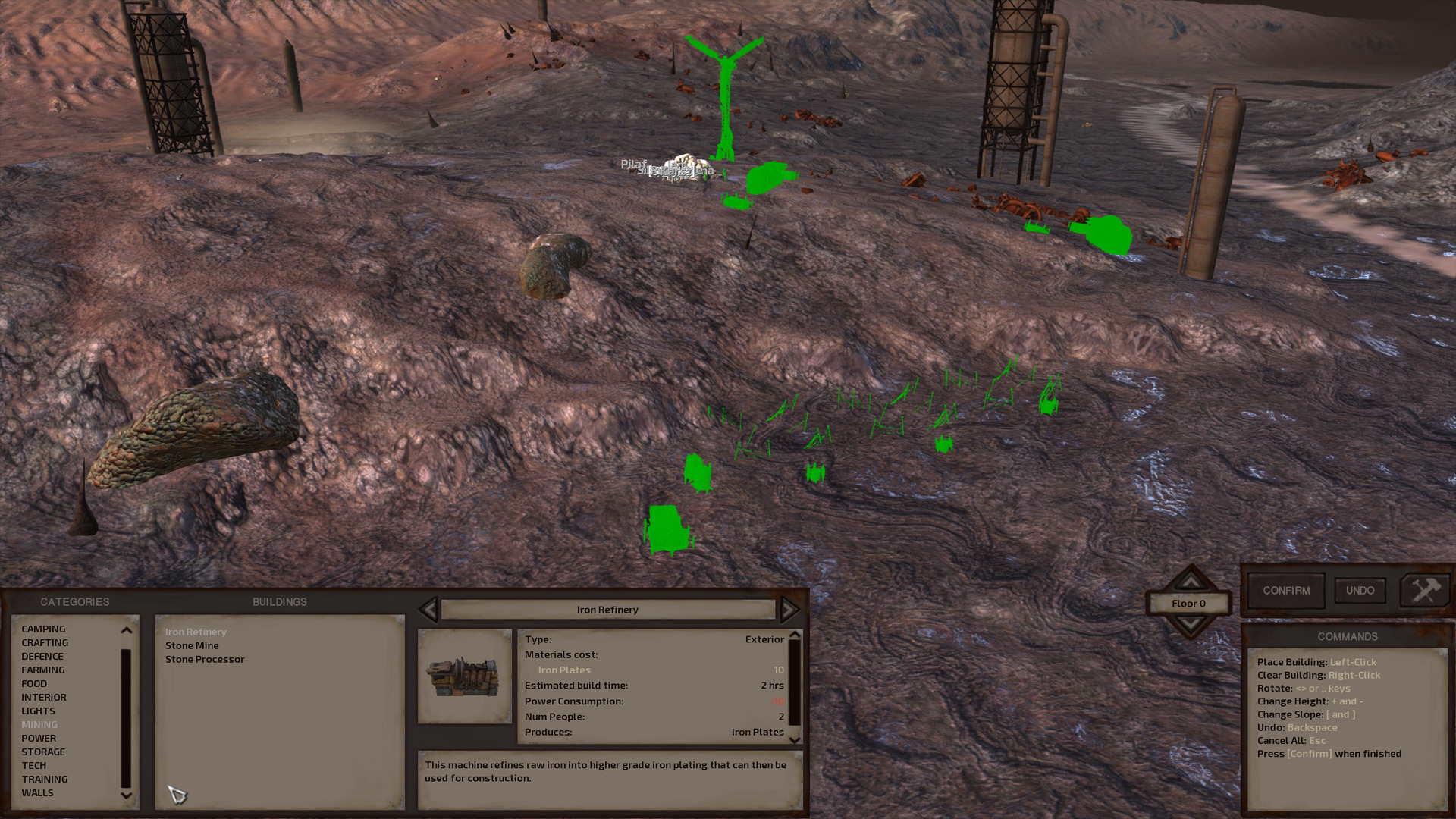
Task: Select the FARMING category
Action: point(43,670)
